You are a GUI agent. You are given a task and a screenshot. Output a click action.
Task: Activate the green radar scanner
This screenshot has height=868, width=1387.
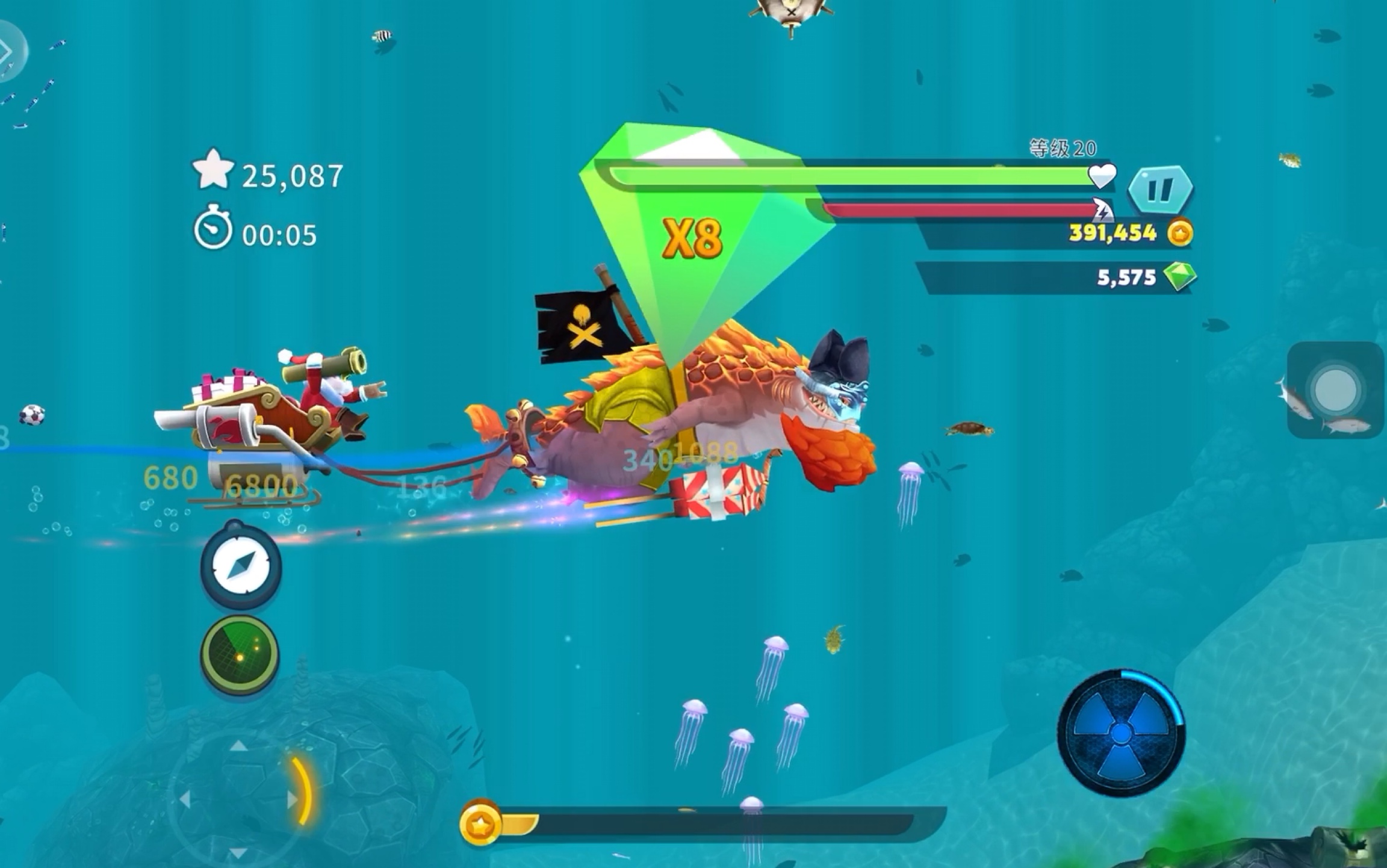click(x=240, y=654)
